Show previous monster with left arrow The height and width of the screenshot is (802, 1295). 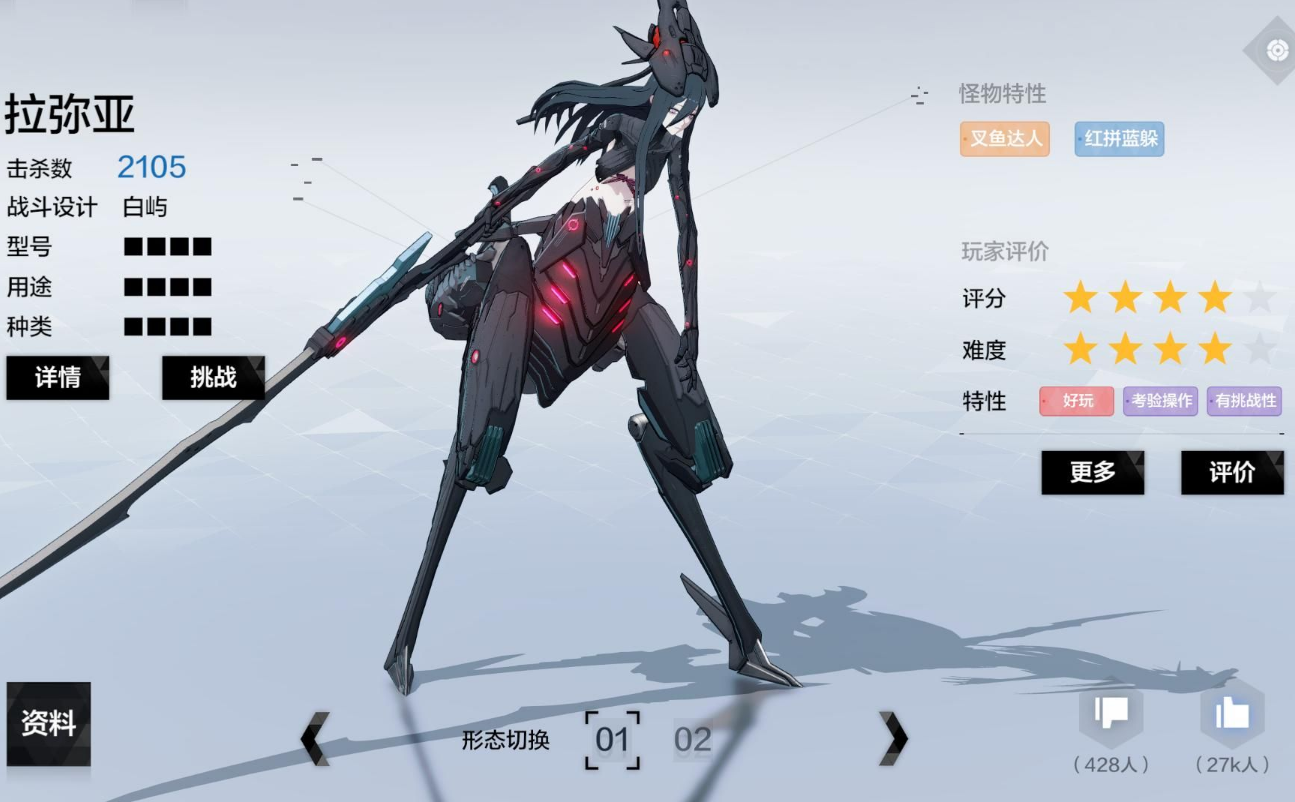click(315, 739)
